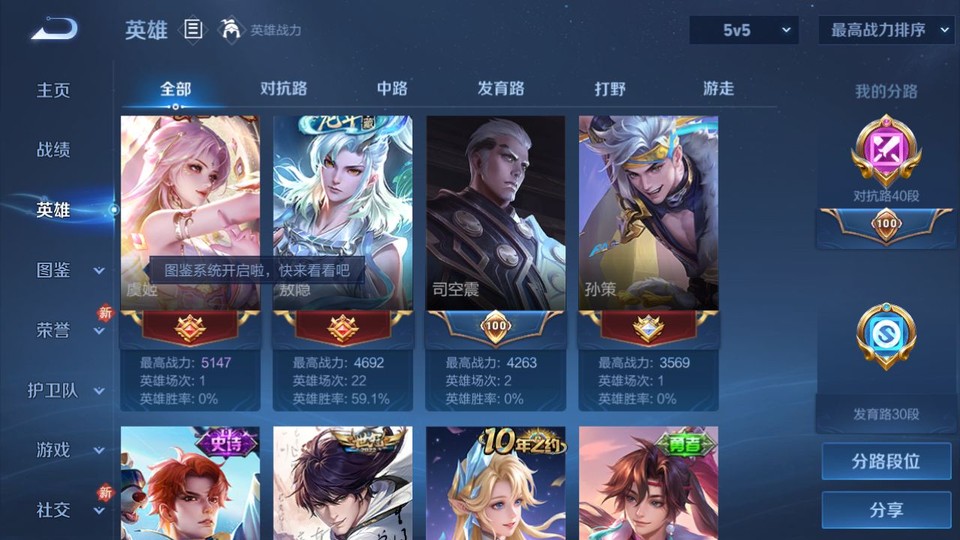This screenshot has height=540, width=960.
Task: Click the 分路段位 button
Action: pyautogui.click(x=886, y=462)
